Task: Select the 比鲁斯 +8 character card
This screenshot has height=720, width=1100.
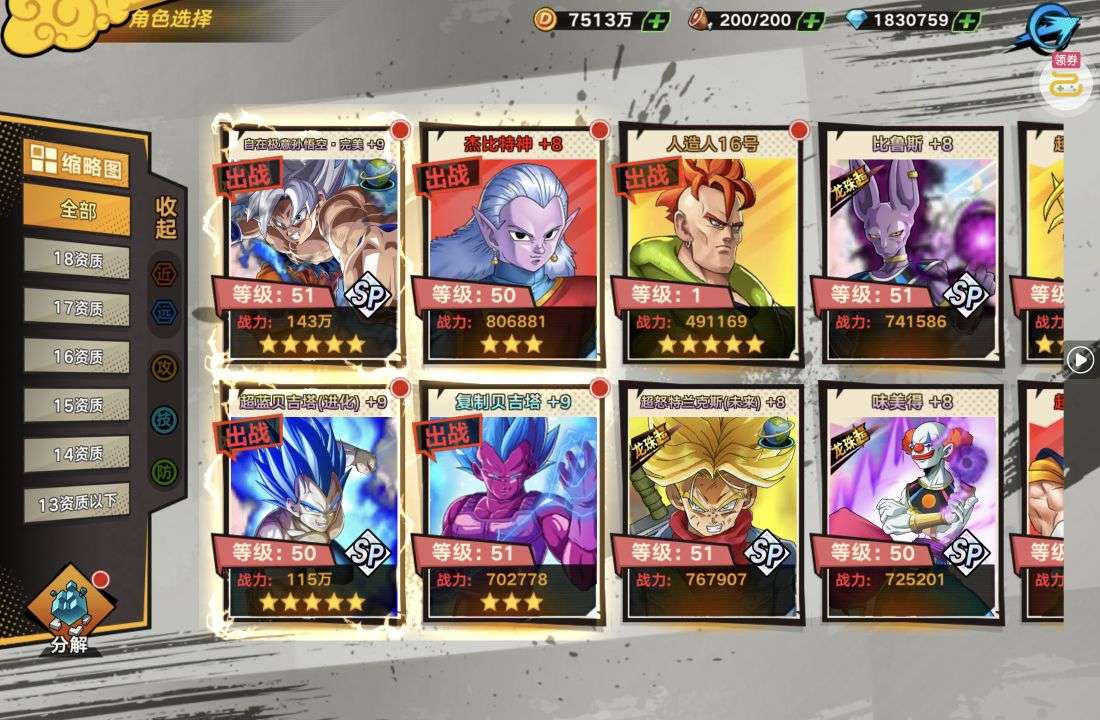Action: [x=909, y=240]
